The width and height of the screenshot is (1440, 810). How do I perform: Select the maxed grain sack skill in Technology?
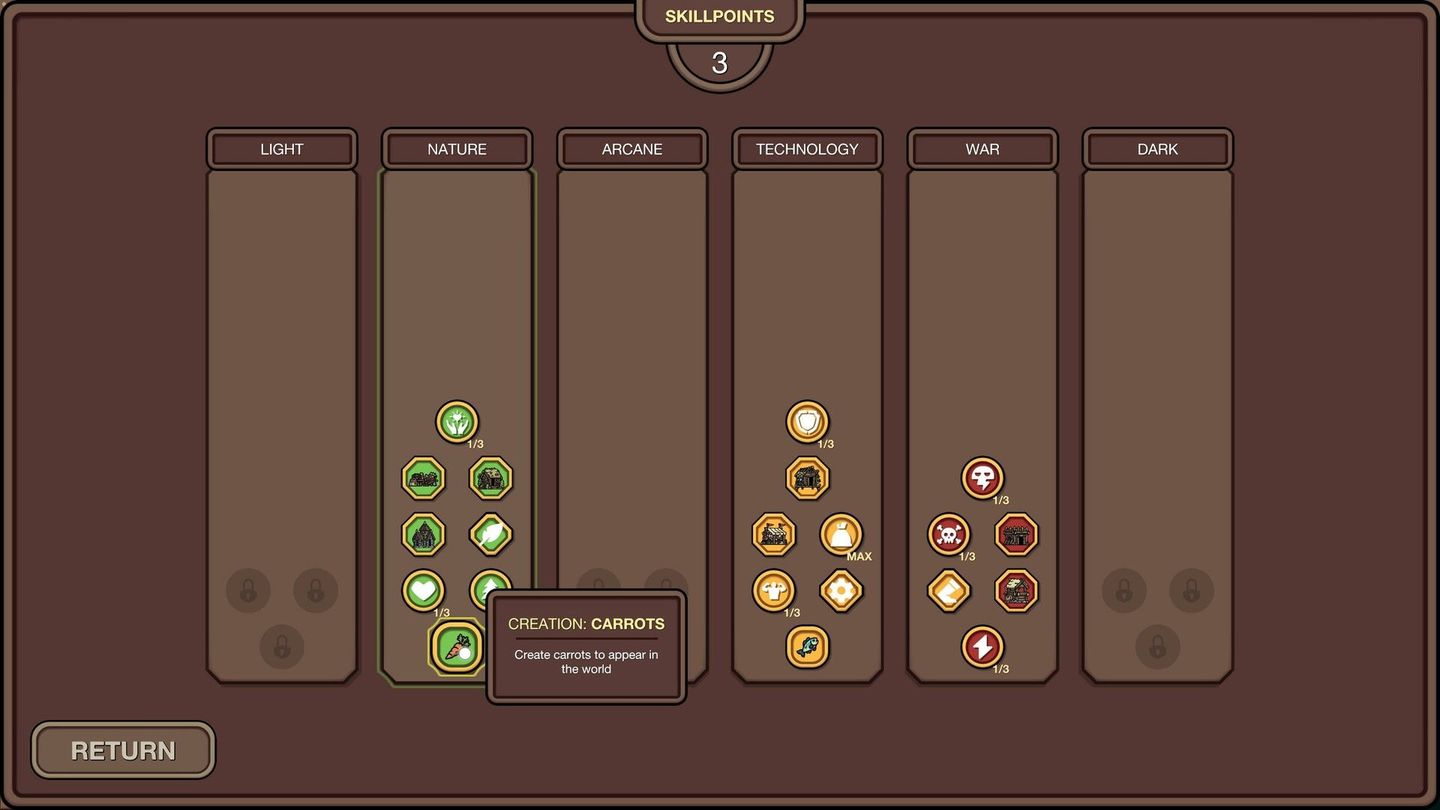point(841,533)
